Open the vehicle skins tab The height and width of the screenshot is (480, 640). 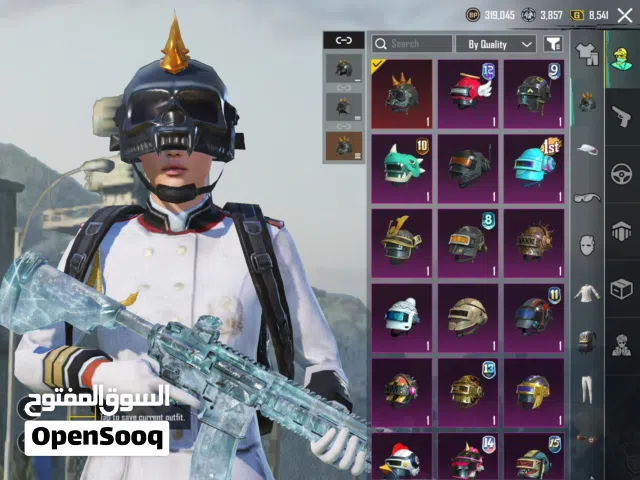pos(621,172)
